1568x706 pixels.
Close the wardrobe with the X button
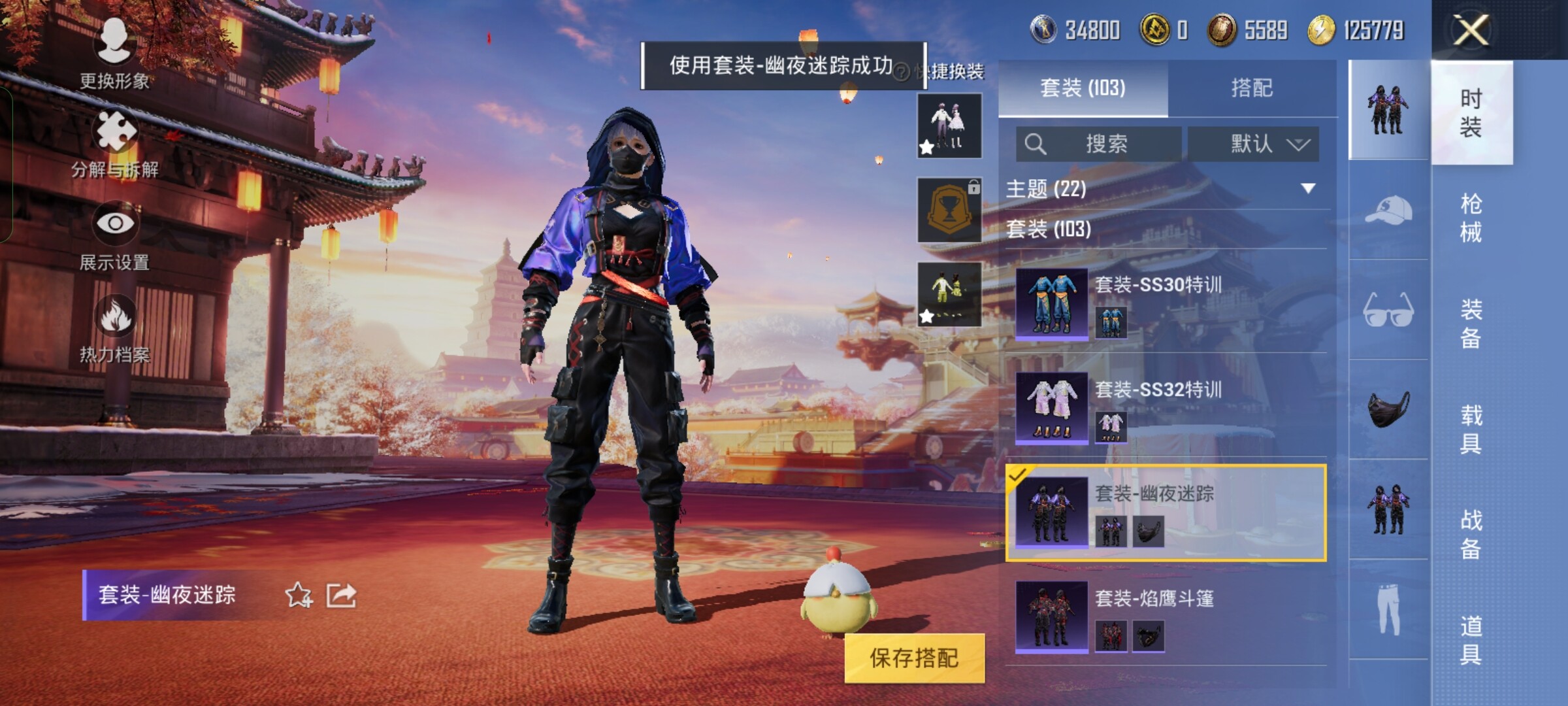(x=1470, y=30)
